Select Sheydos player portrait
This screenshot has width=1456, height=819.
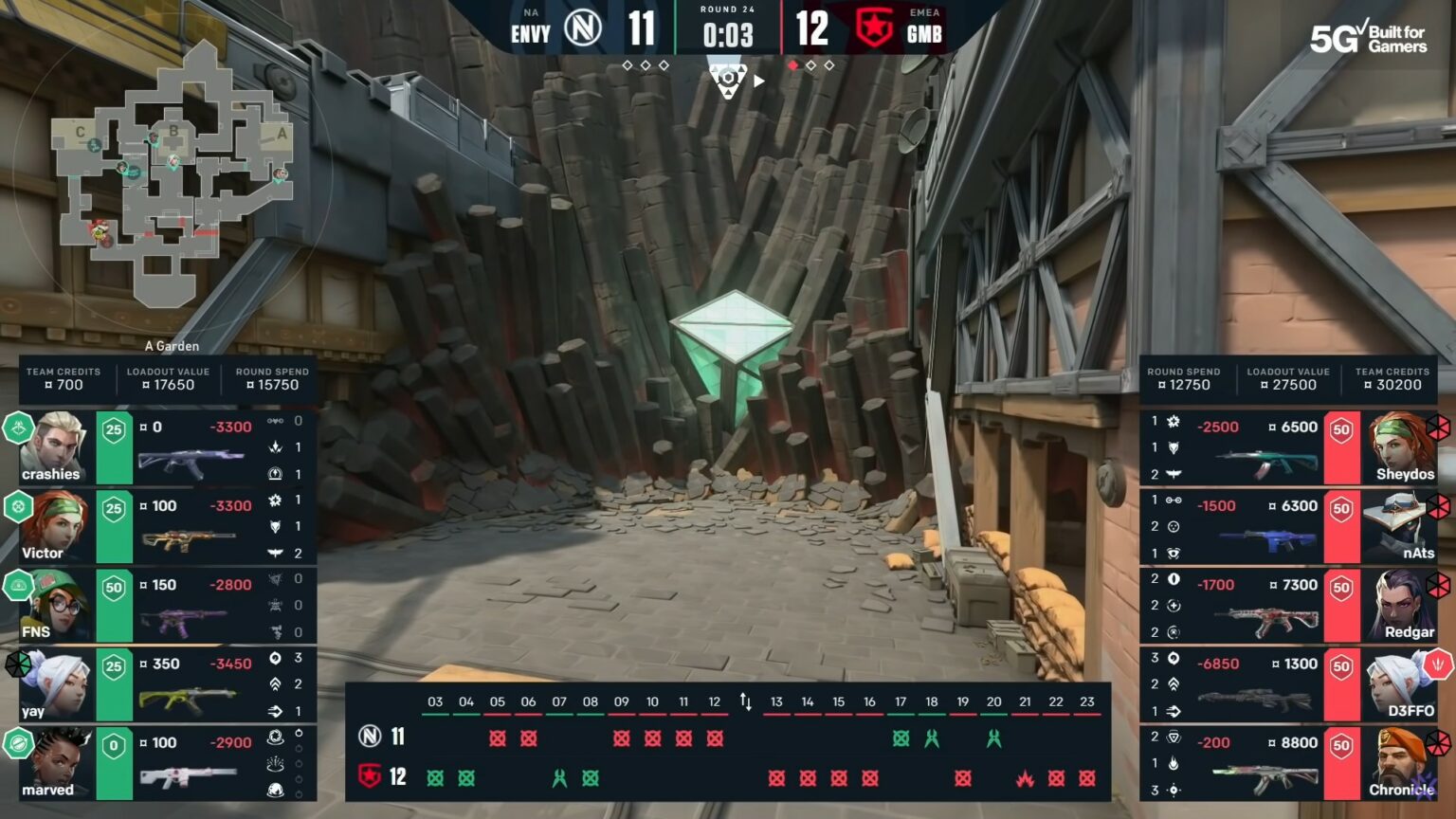click(1399, 446)
